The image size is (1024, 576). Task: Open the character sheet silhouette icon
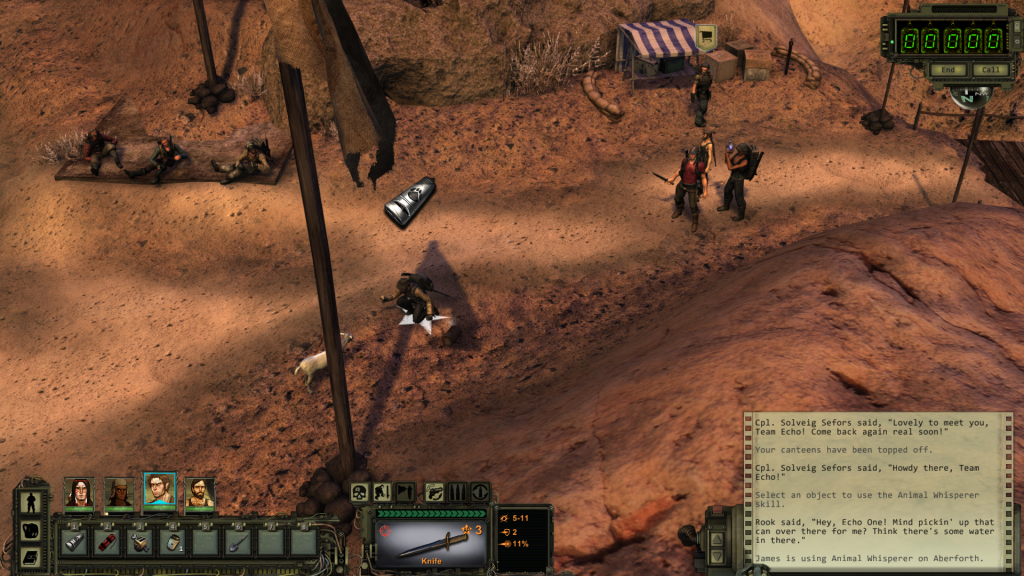point(30,502)
